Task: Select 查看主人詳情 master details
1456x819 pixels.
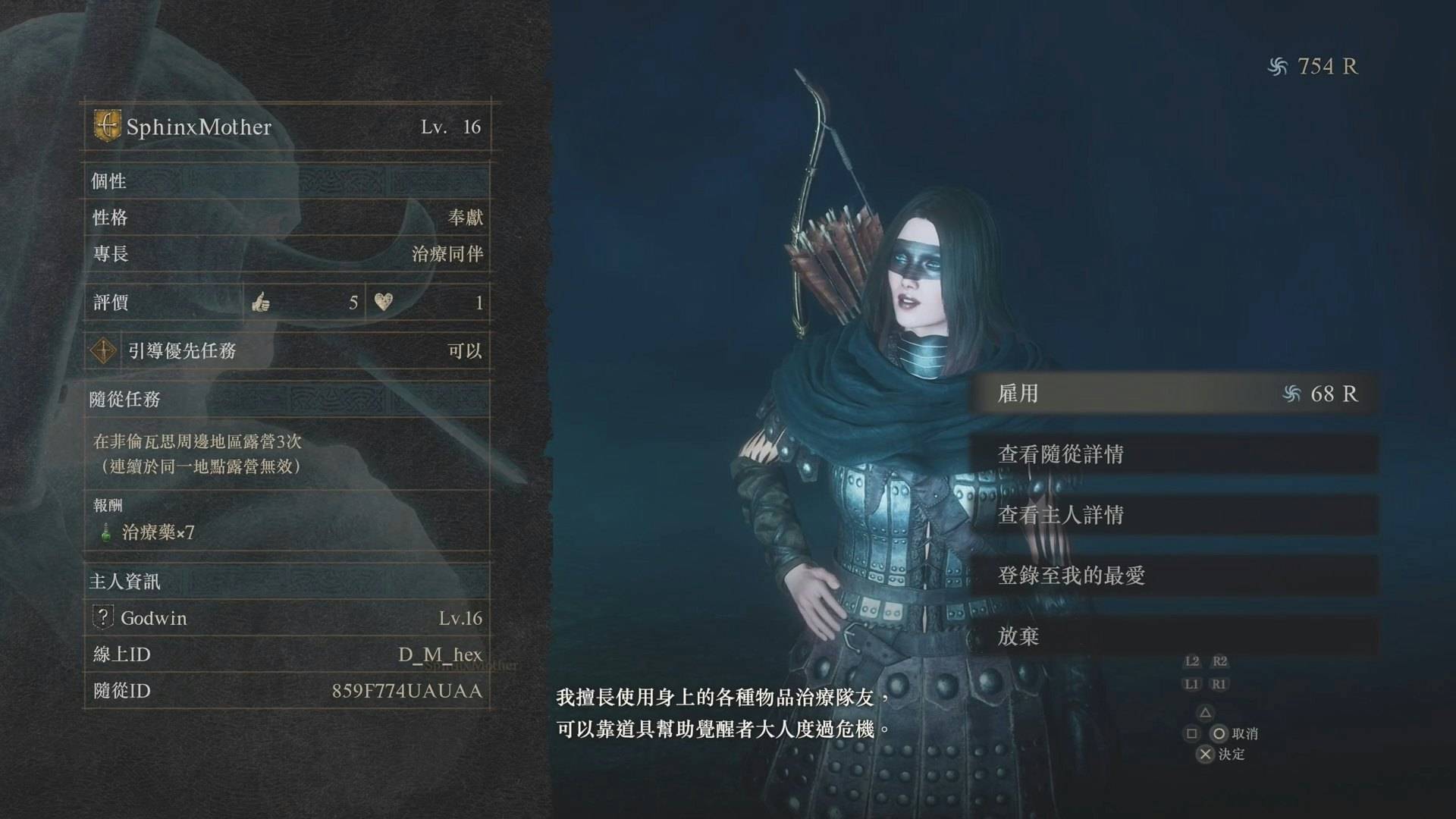Action: [x=1174, y=515]
